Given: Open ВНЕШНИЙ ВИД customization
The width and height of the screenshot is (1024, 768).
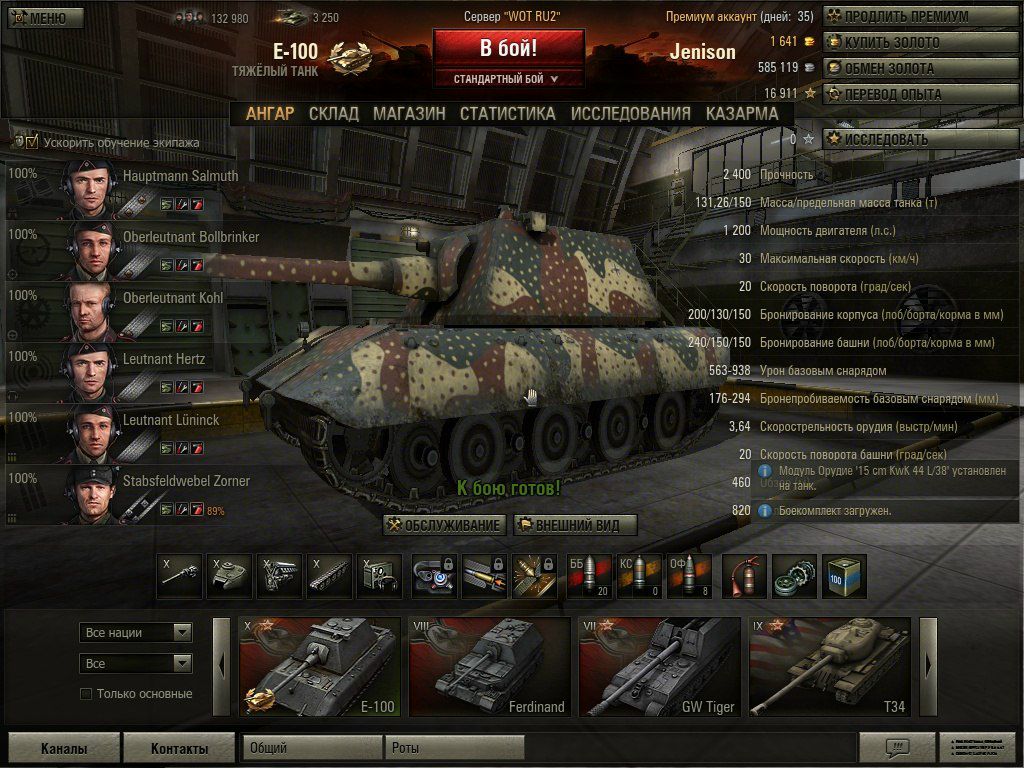Looking at the screenshot, I should click(x=575, y=526).
